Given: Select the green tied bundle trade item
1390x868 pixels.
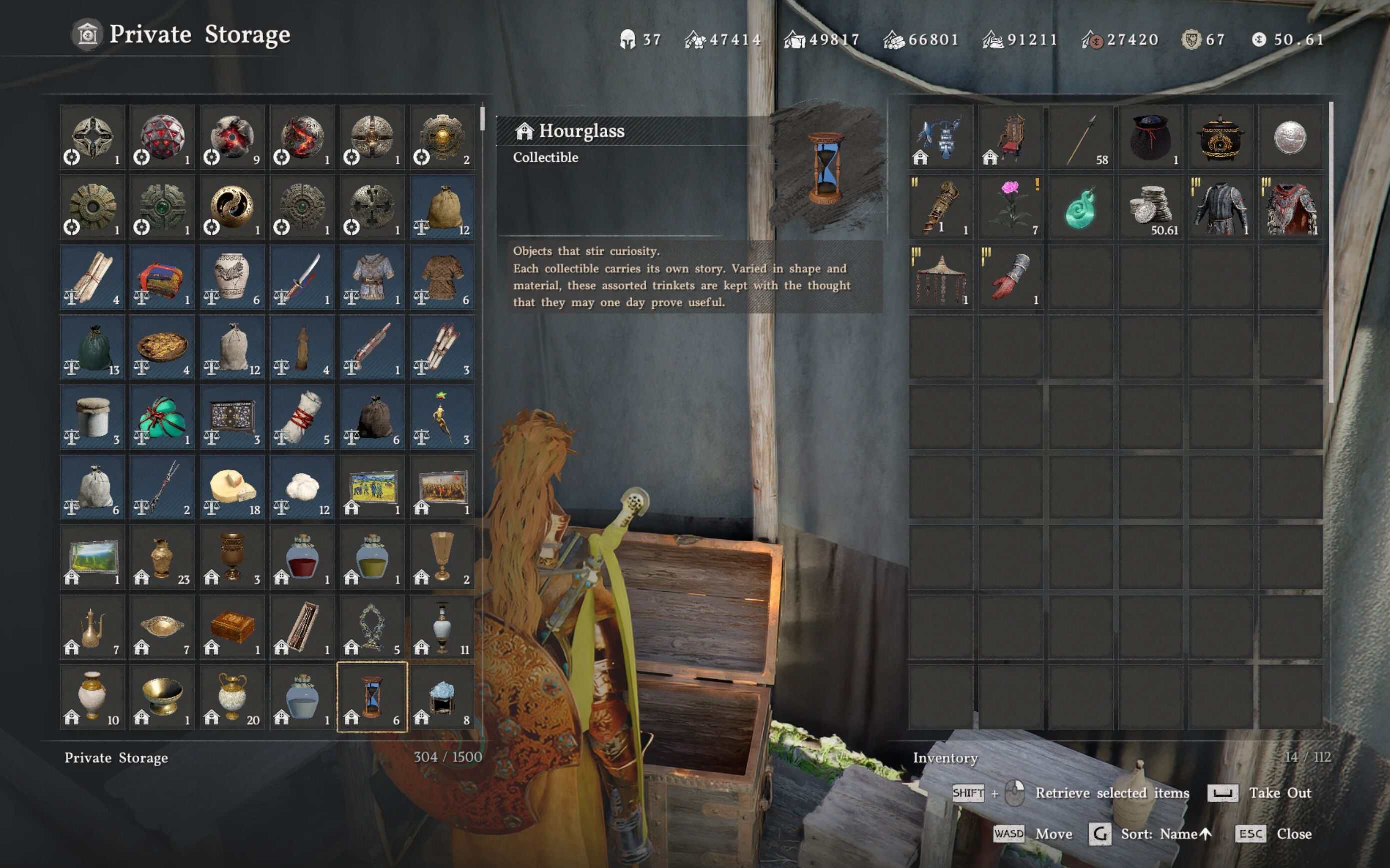Looking at the screenshot, I should coord(162,417).
